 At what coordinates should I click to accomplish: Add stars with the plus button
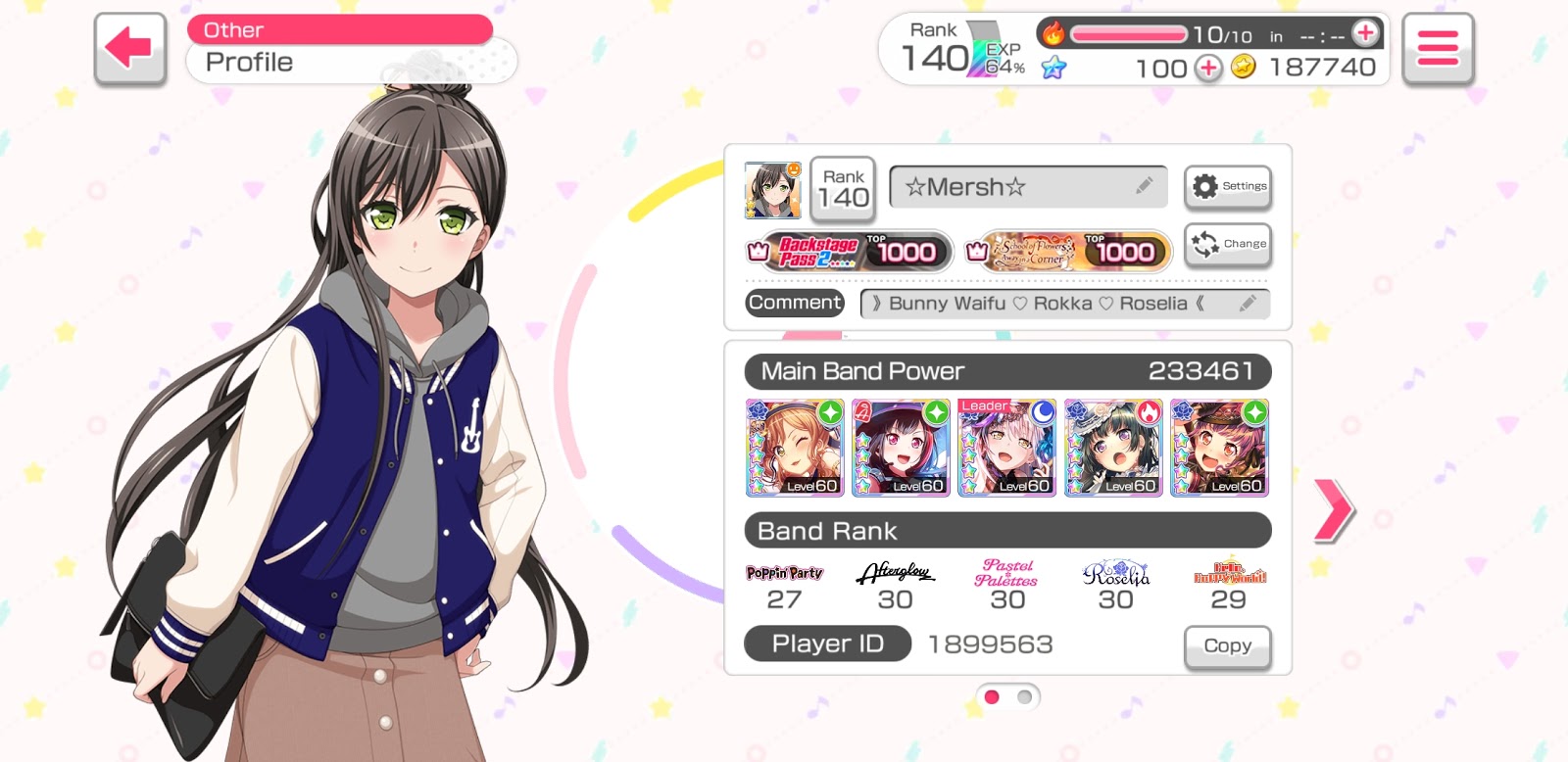click(x=1208, y=68)
